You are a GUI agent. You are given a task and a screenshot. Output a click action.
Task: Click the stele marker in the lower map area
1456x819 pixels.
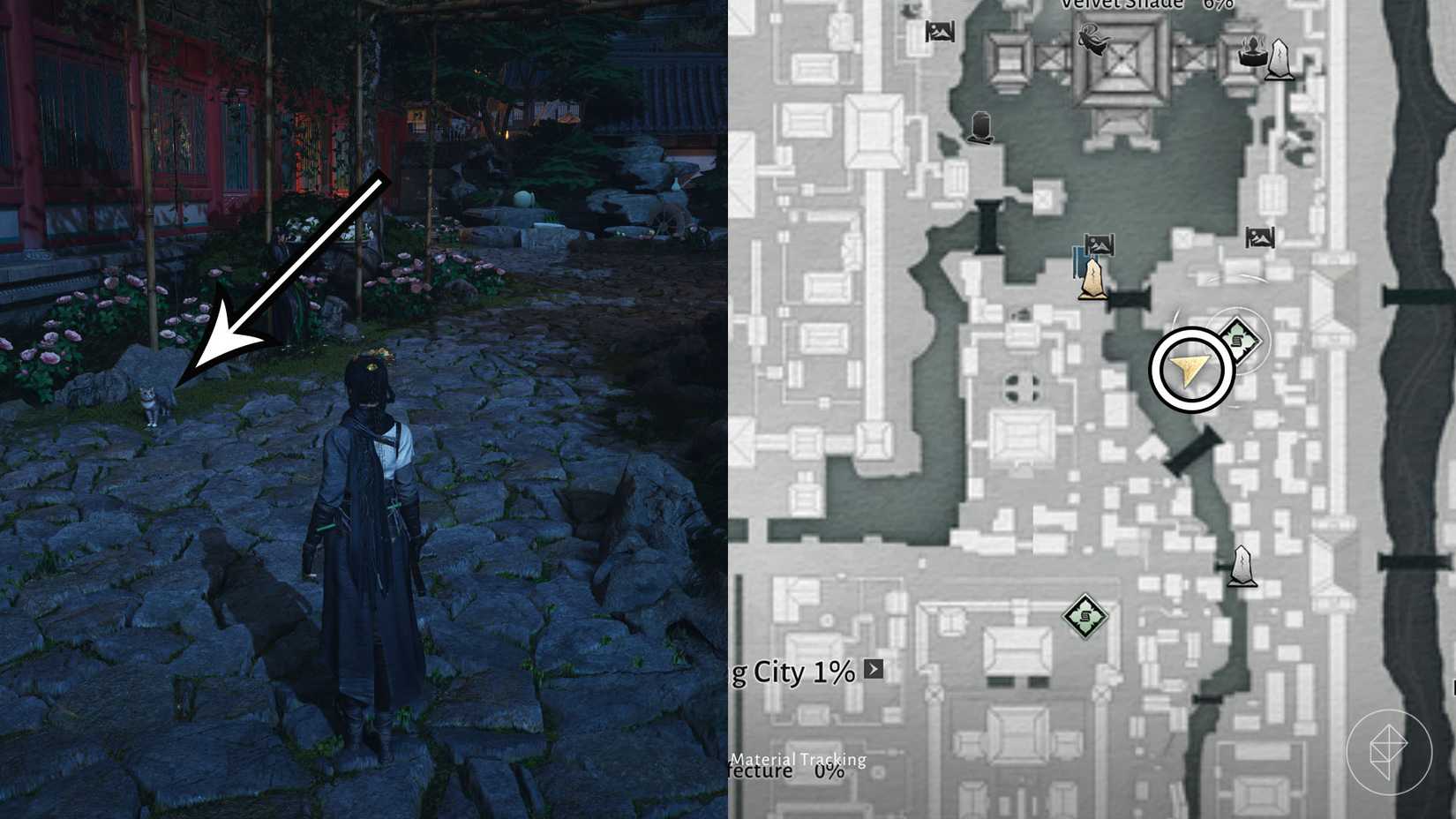coord(1242,567)
